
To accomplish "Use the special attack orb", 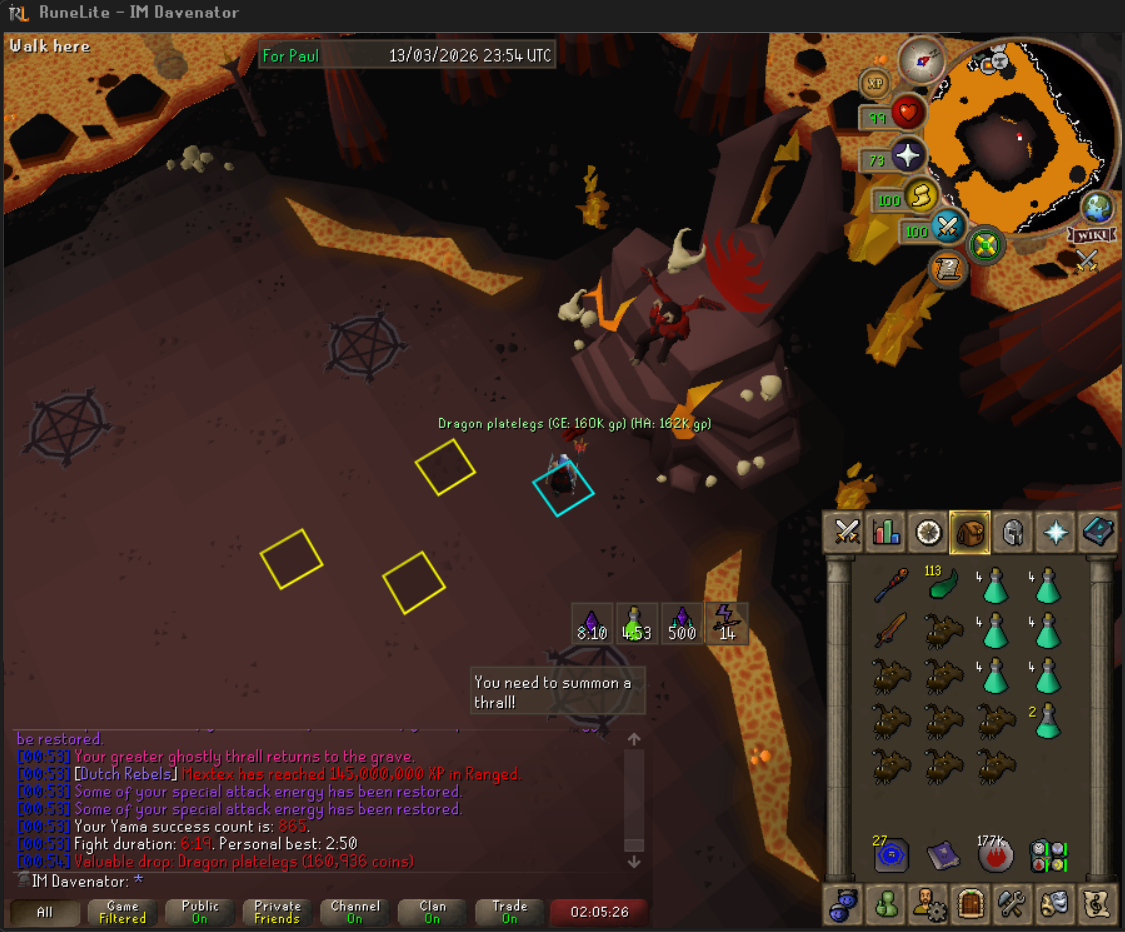I will 946,229.
